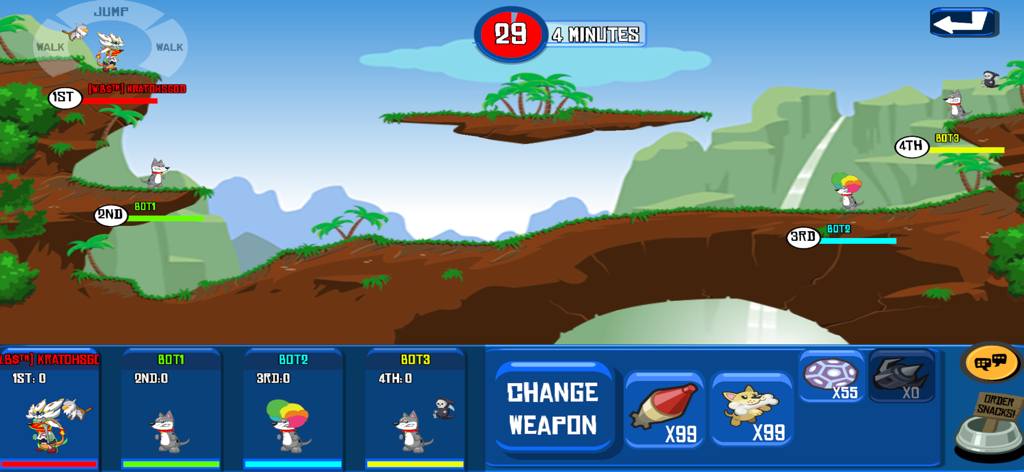Tap the Jump movement control
Image resolution: width=1024 pixels, height=472 pixels.
point(111,13)
